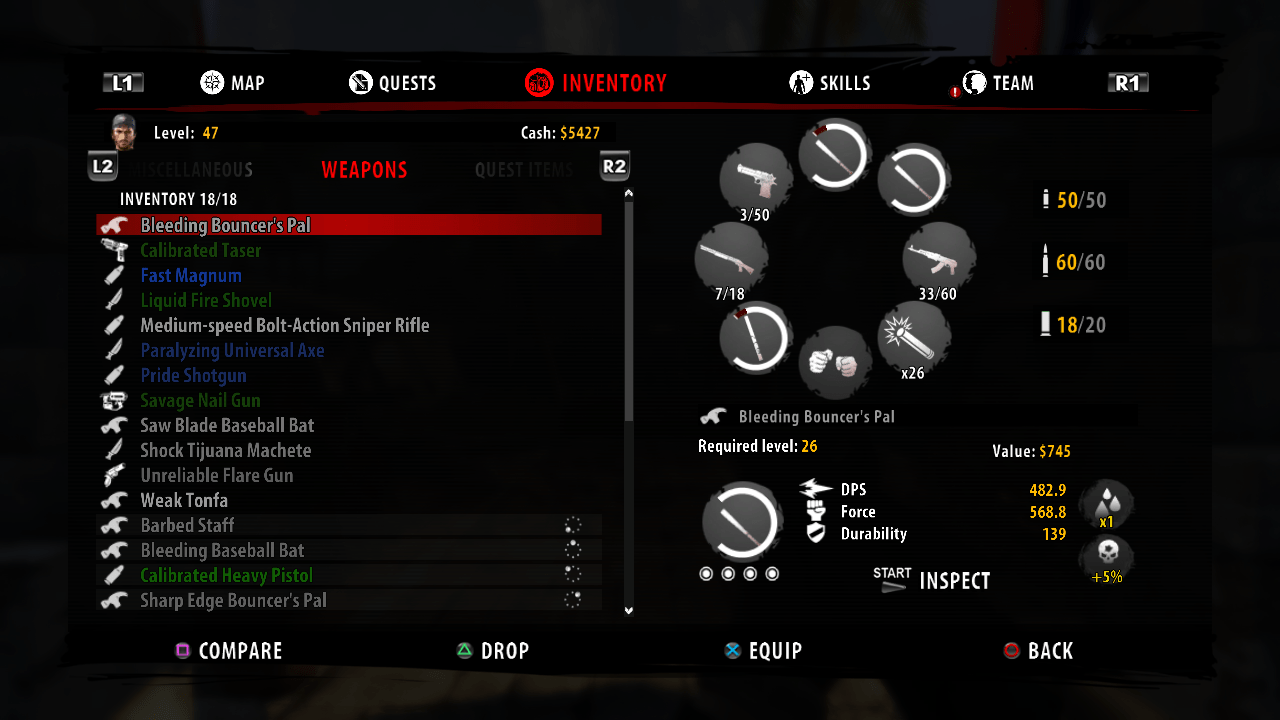The image size is (1280, 720).
Task: Drop the currently selected weapon
Action: coord(493,650)
